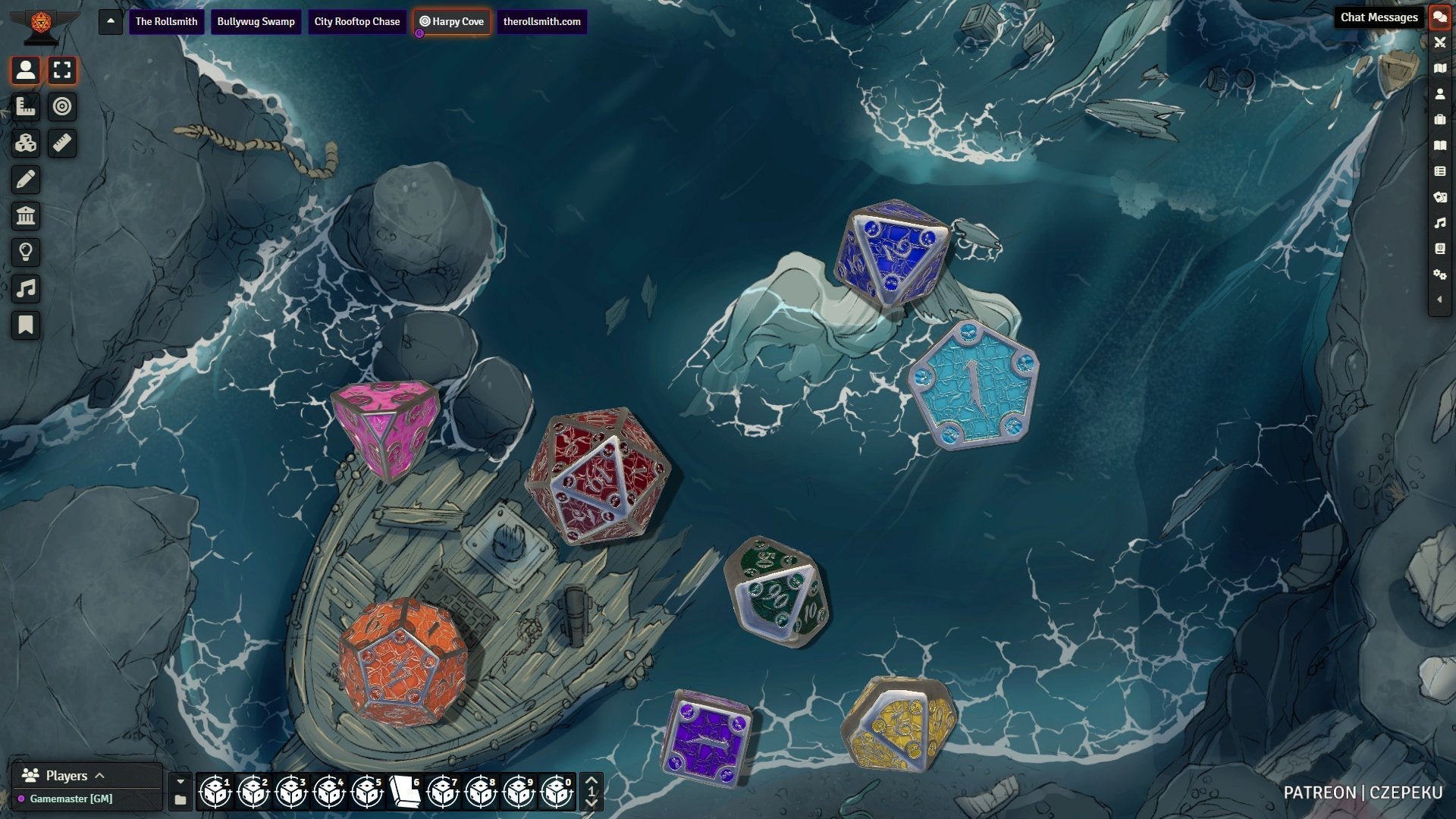Open the Lighting Controls lightbulb tool

pos(26,253)
